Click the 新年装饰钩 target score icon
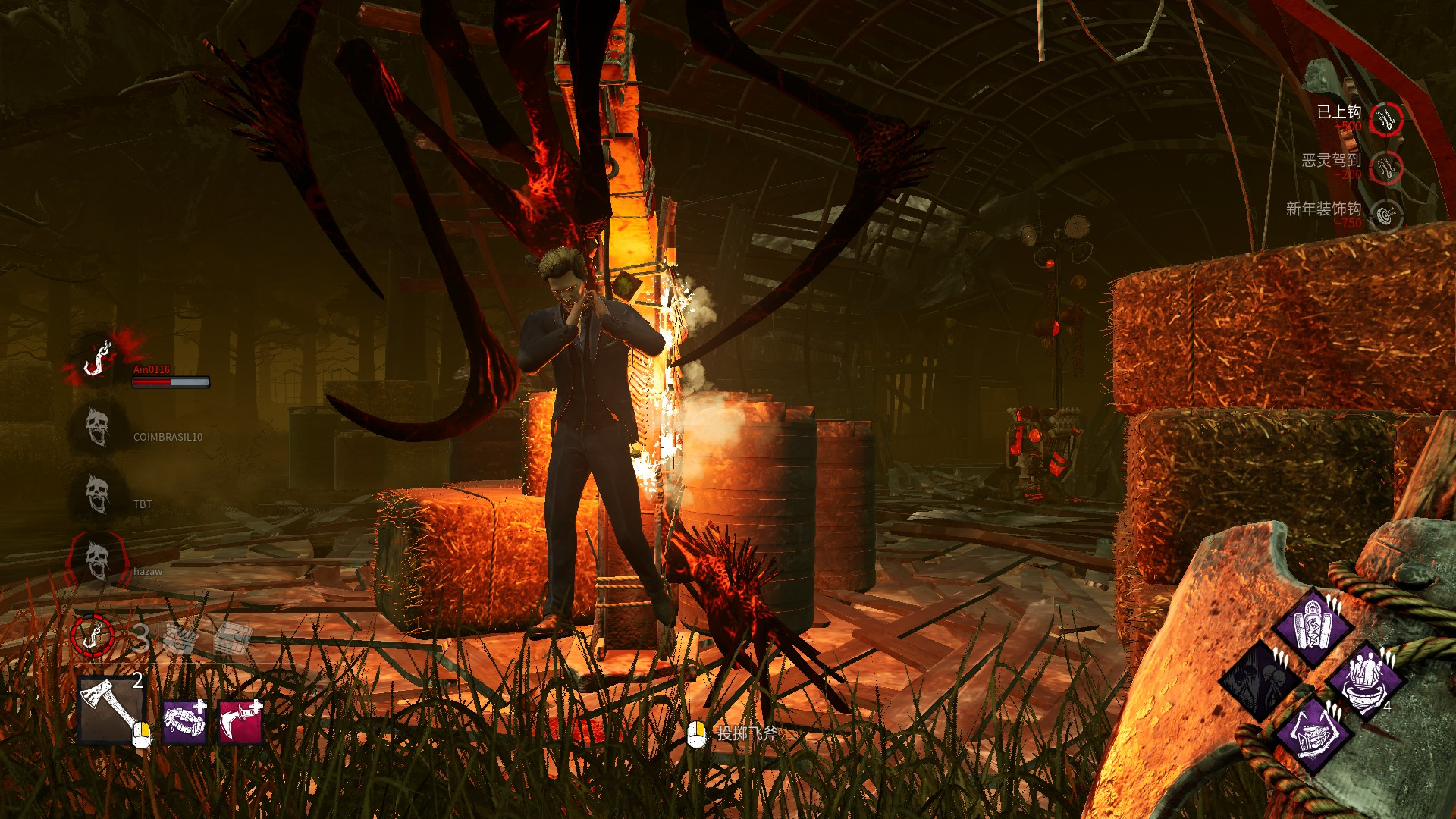This screenshot has height=819, width=1456. tap(1386, 216)
